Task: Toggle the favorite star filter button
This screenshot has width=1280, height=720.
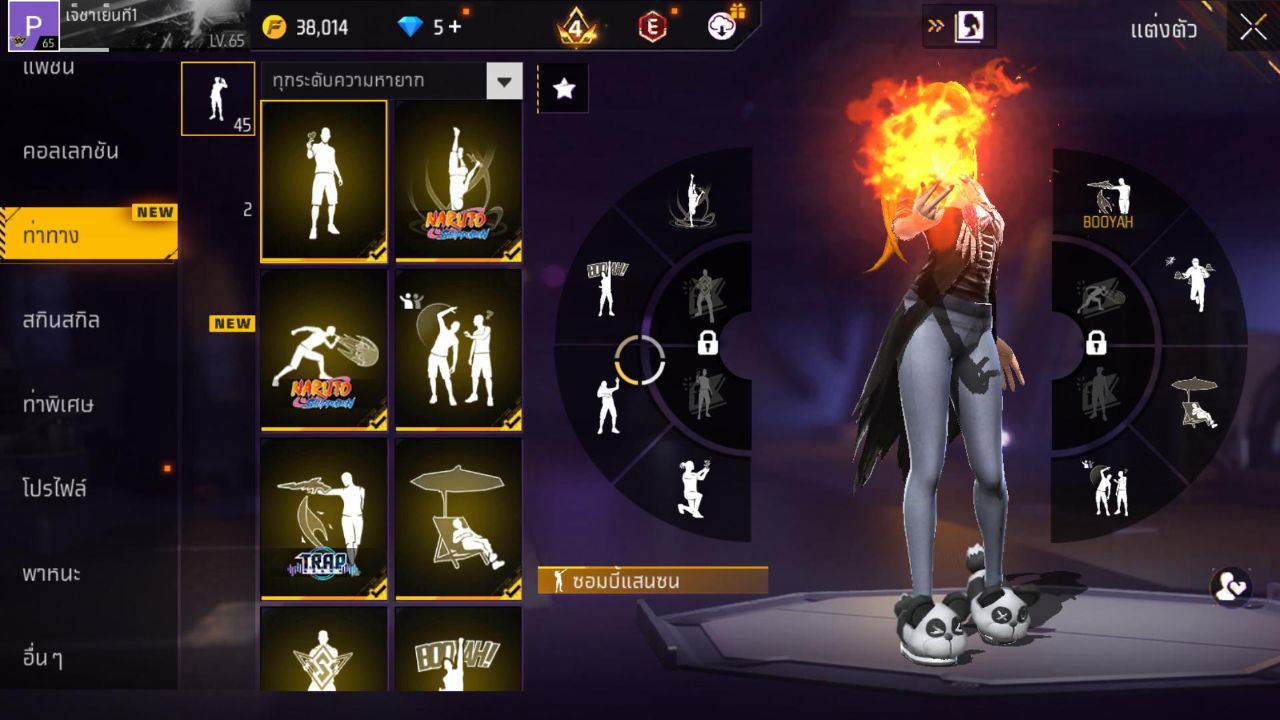Action: pyautogui.click(x=564, y=88)
